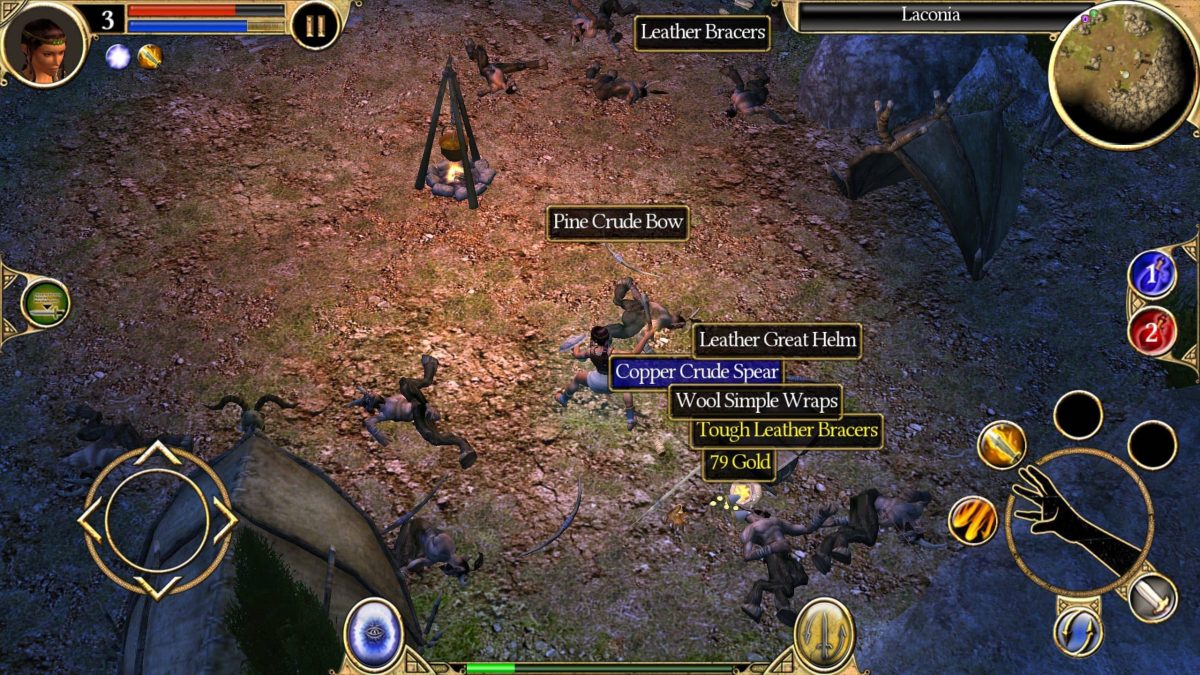The width and height of the screenshot is (1200, 675).
Task: Open the Laconia minimap
Action: [1123, 73]
